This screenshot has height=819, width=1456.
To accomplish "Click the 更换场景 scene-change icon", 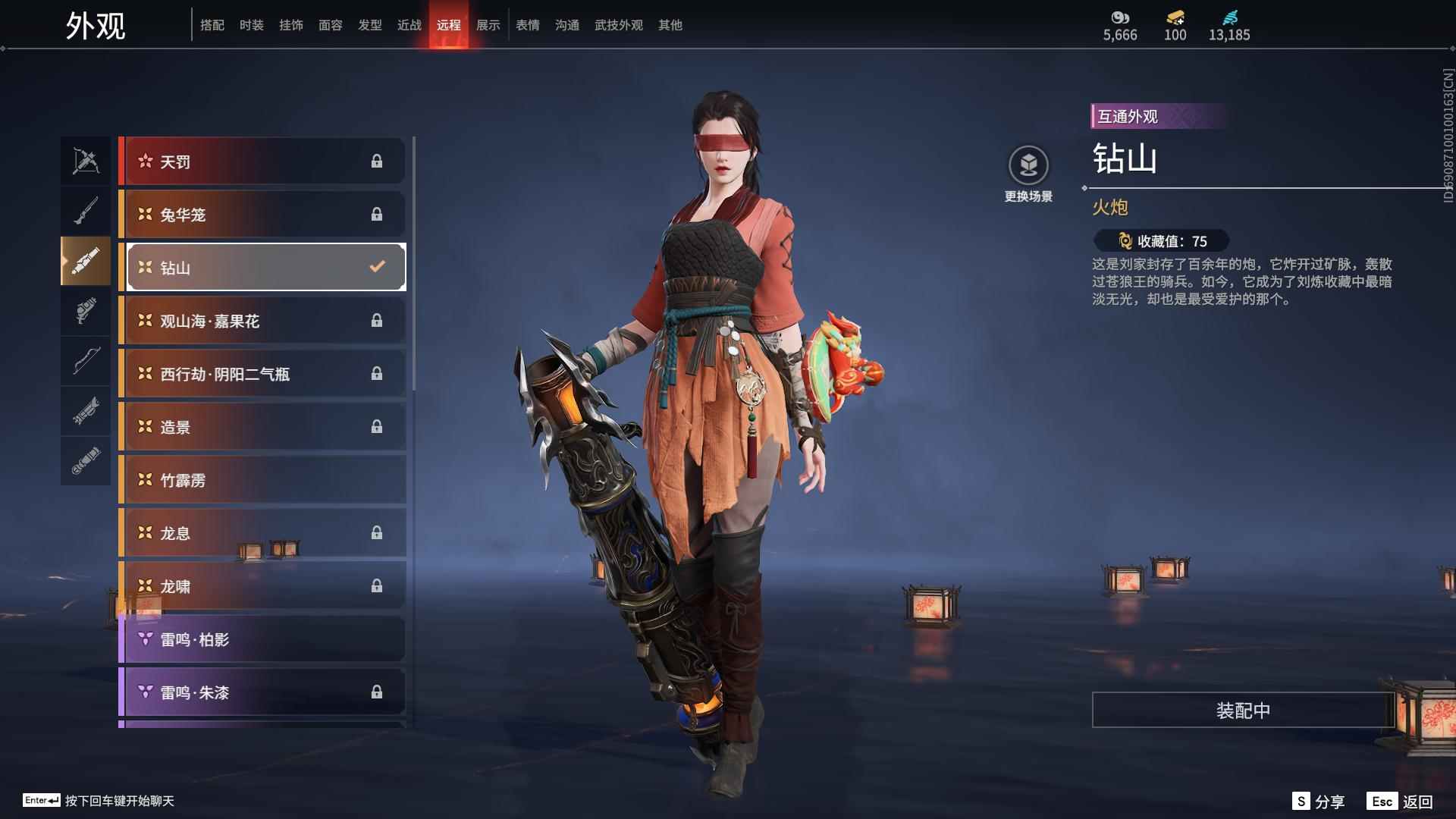I will [x=1028, y=165].
